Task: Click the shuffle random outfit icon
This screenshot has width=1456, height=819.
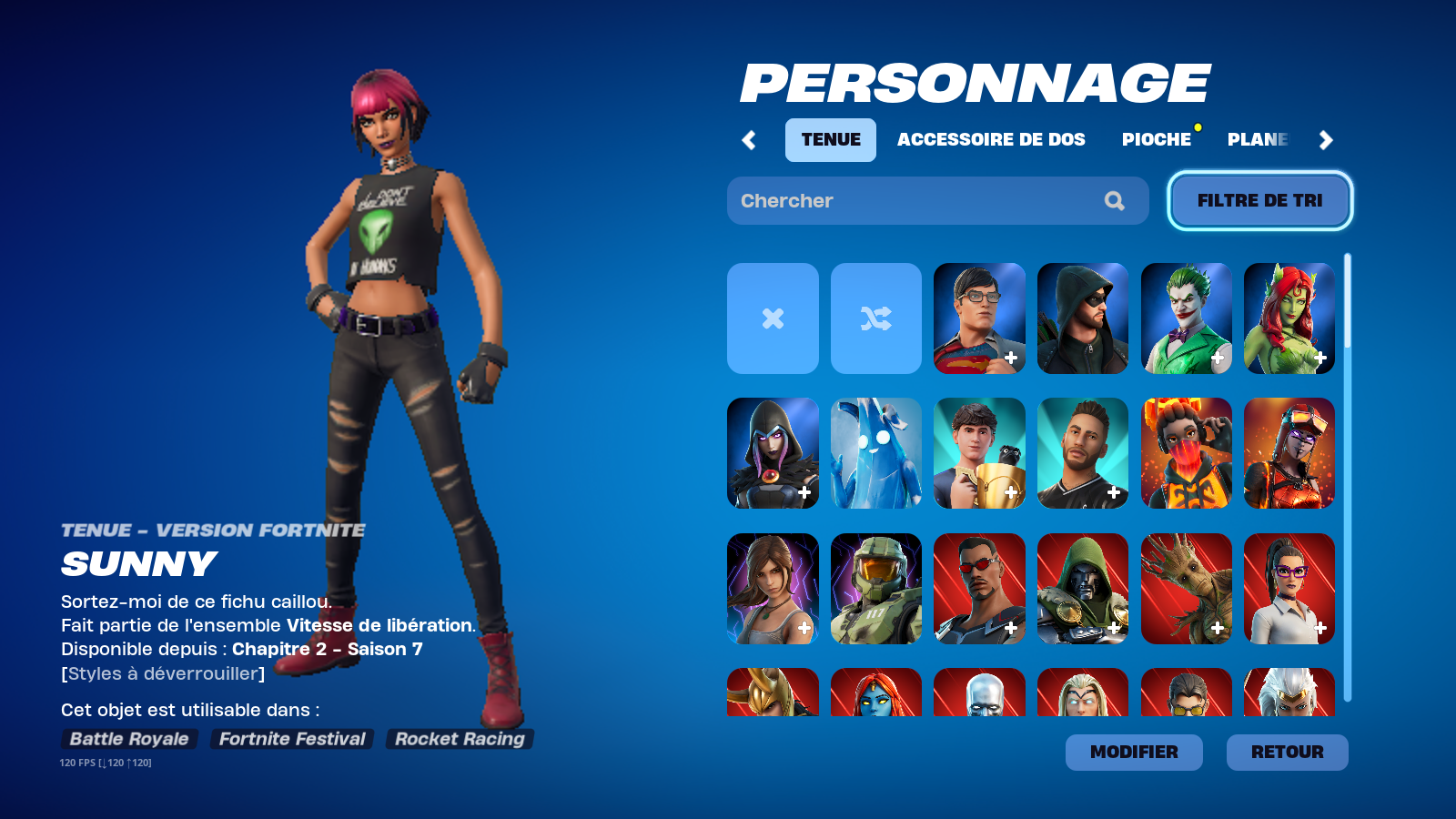Action: [875, 318]
